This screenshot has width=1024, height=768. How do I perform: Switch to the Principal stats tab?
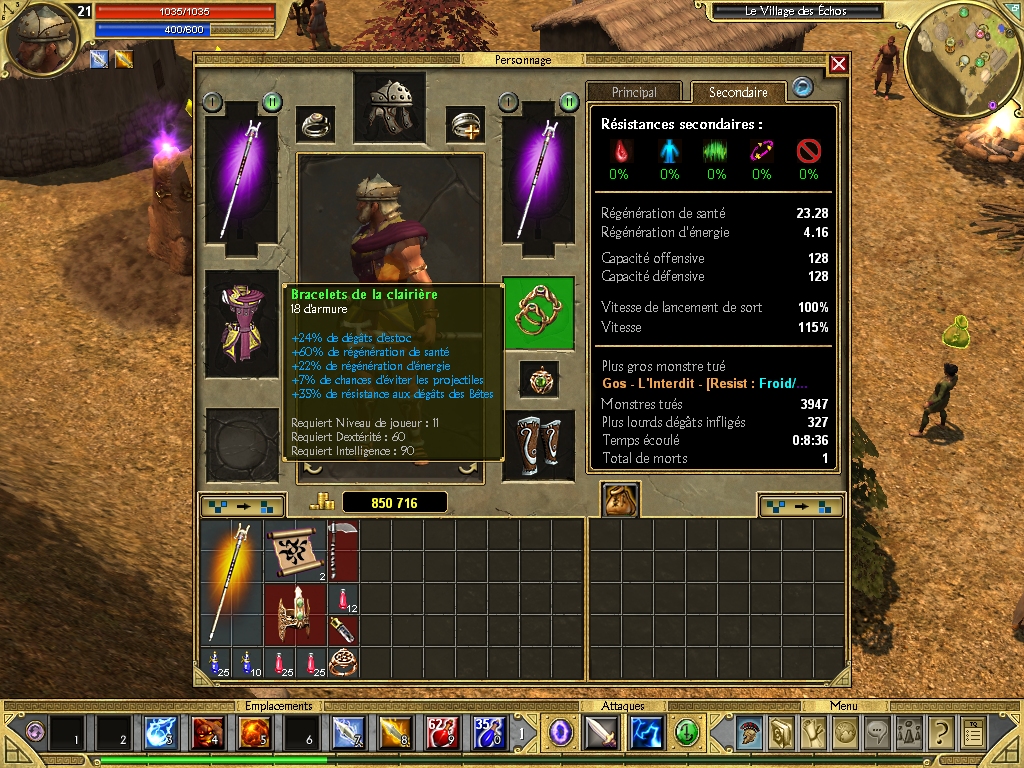point(634,92)
